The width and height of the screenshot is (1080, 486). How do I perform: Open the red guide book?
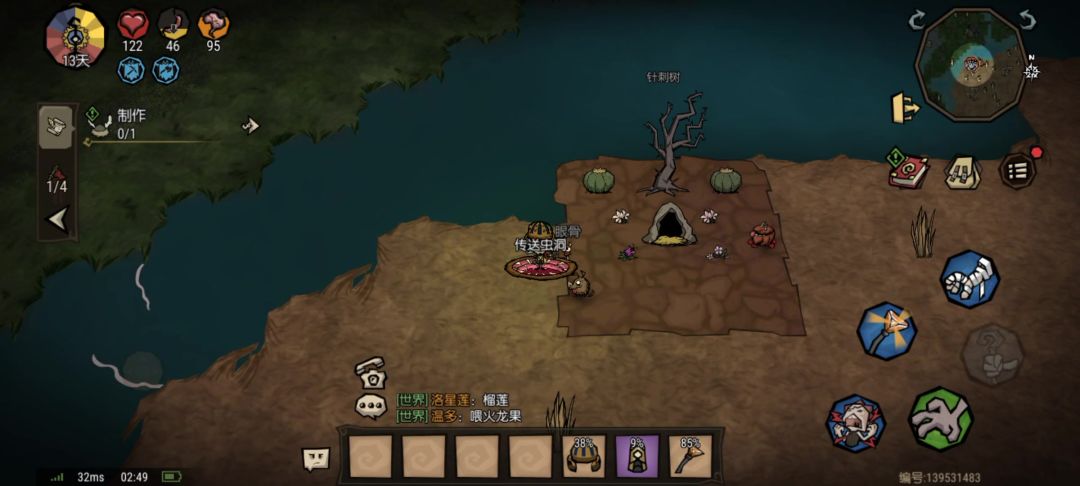coord(908,169)
